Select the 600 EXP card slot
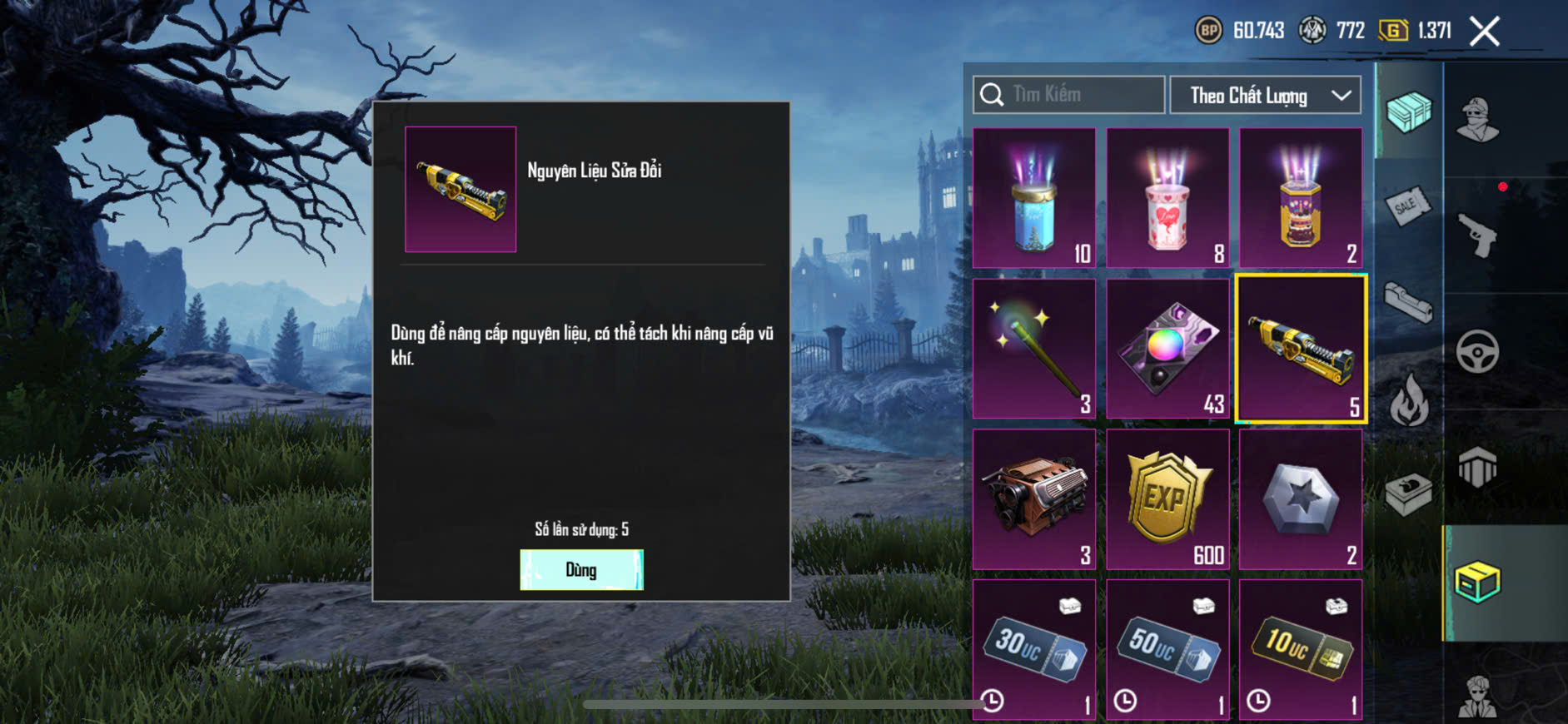The width and height of the screenshot is (1568, 724). point(1167,499)
